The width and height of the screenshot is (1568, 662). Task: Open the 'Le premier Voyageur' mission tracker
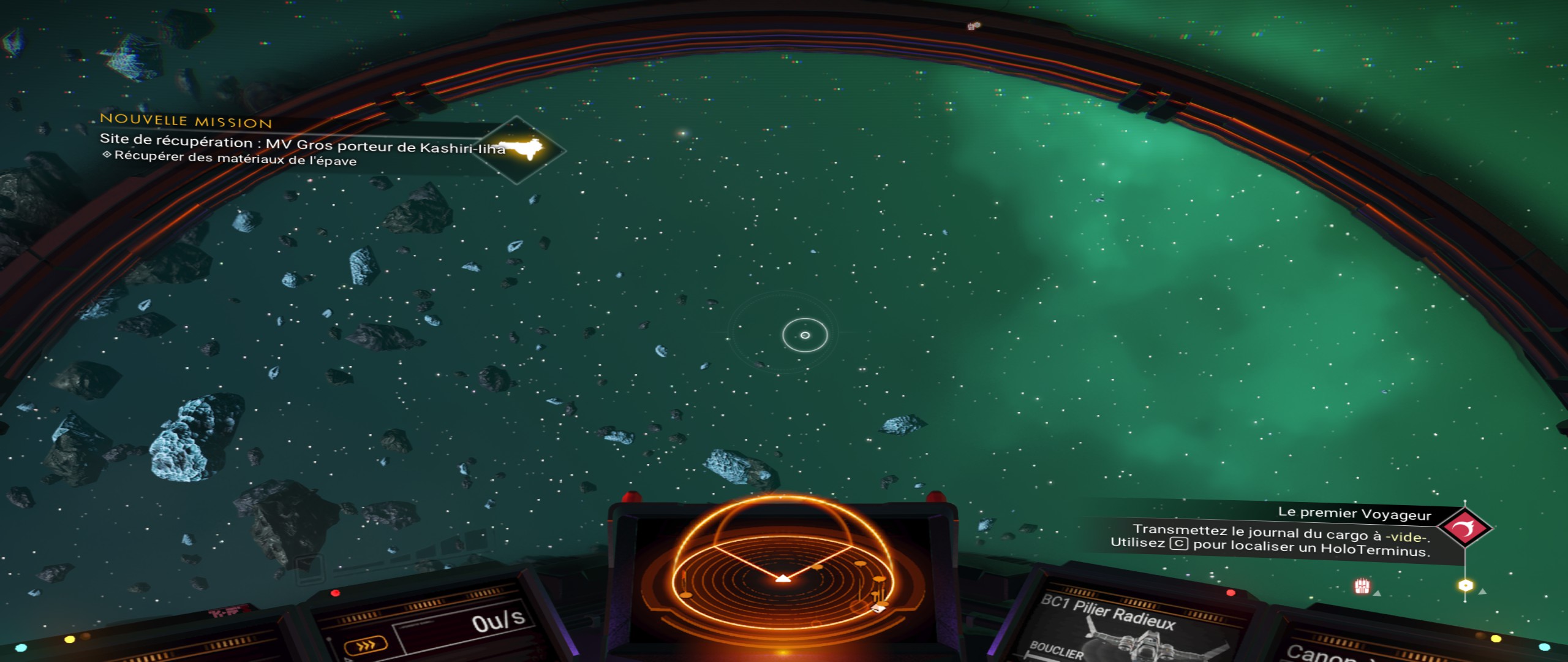click(x=1354, y=514)
